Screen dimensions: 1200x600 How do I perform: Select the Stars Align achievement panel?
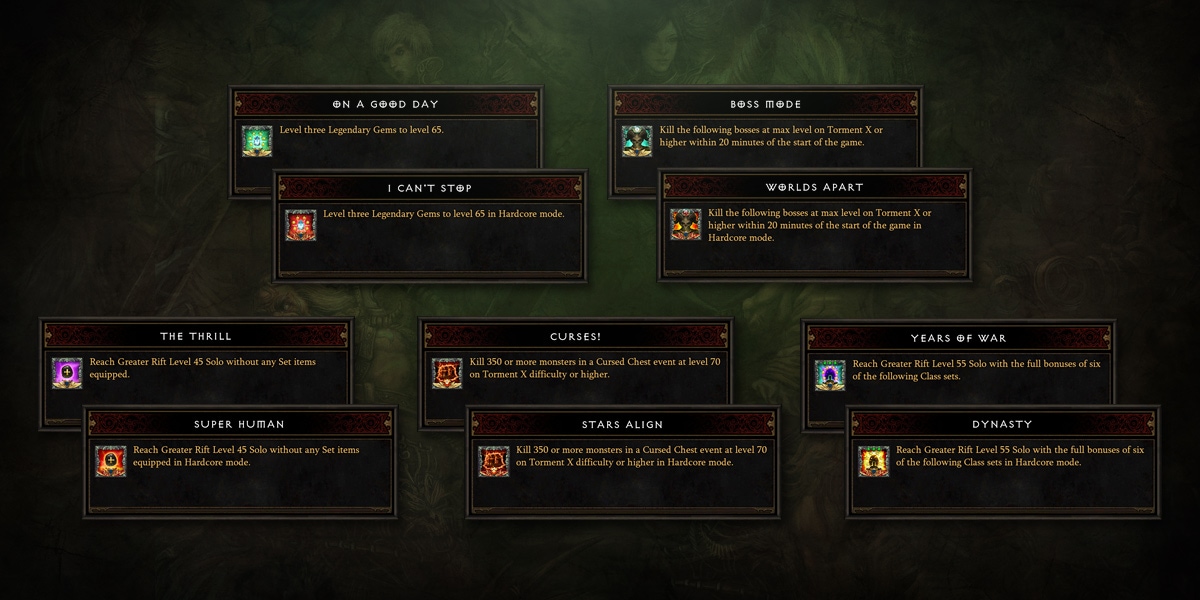click(622, 424)
